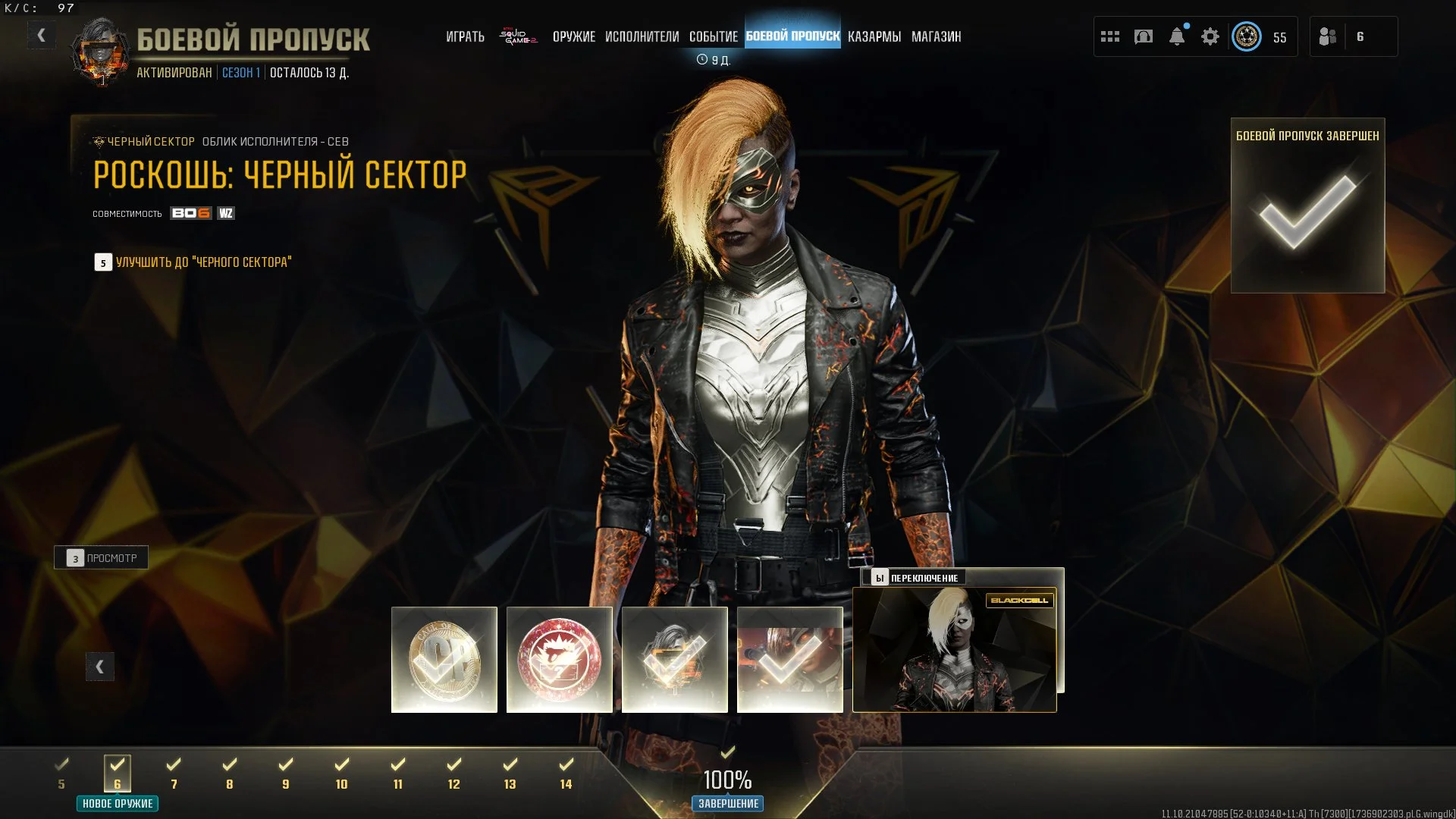Click the red weapon charm reward icon

[560, 659]
